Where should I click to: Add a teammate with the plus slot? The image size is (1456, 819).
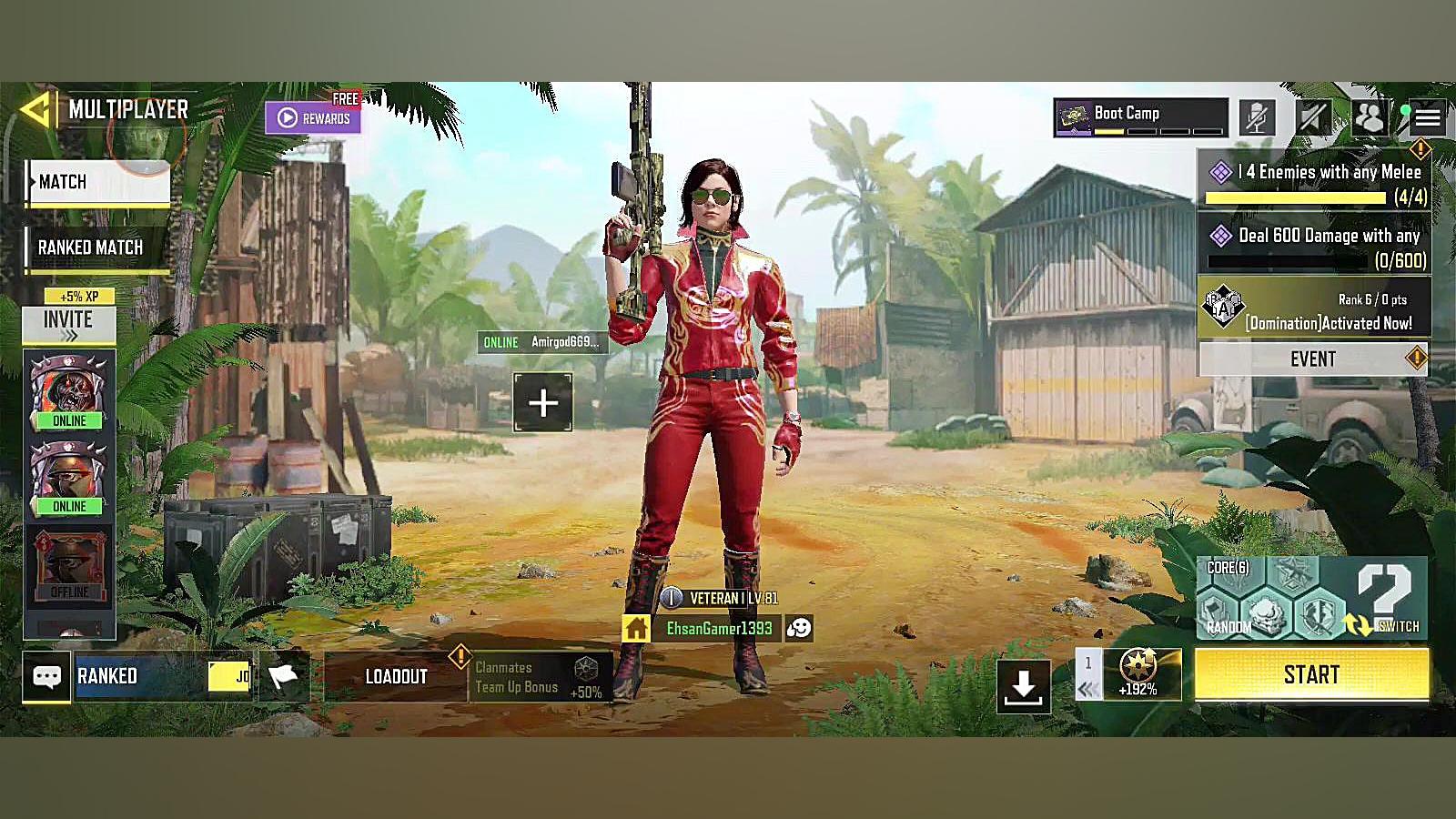(542, 402)
